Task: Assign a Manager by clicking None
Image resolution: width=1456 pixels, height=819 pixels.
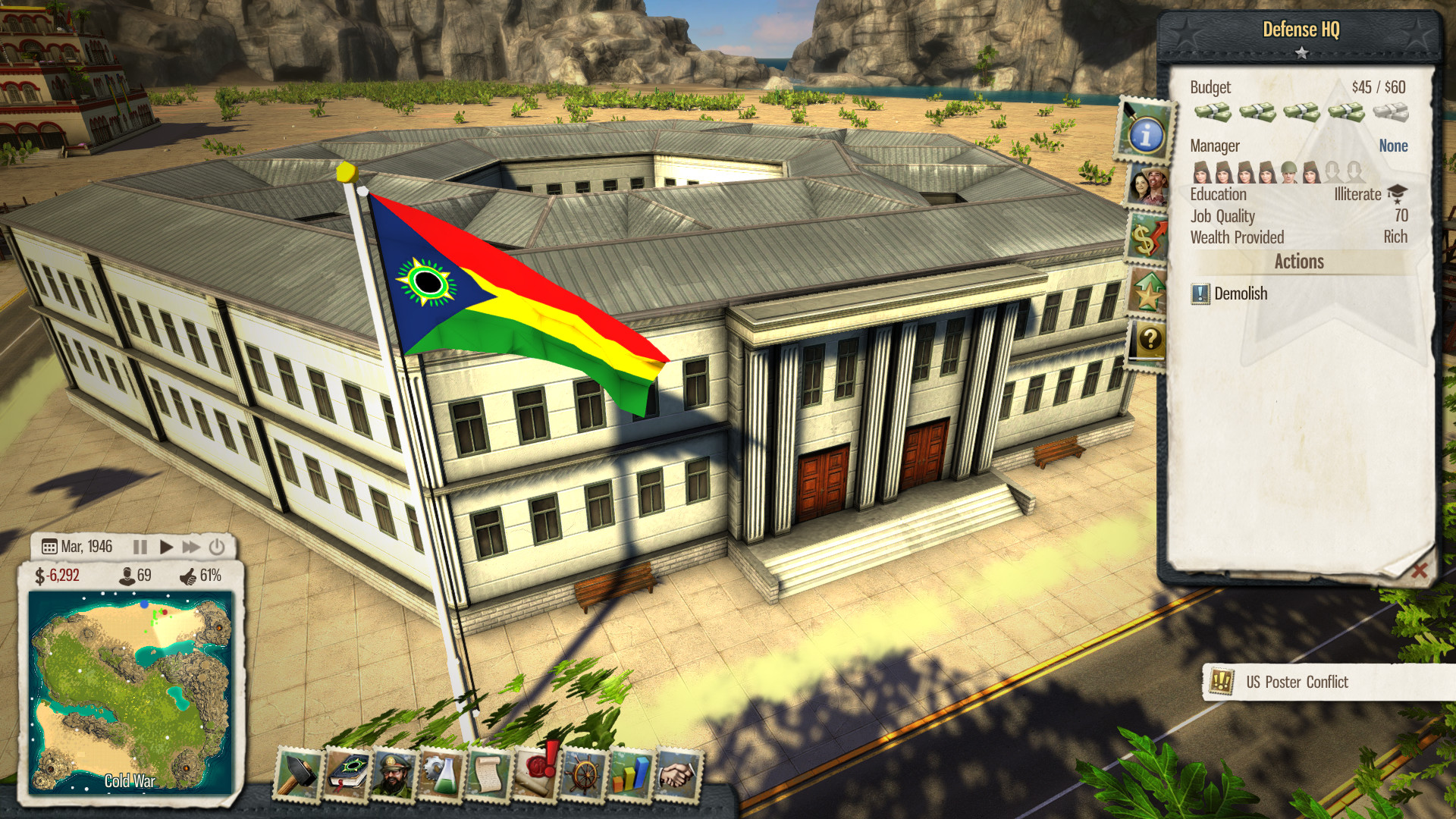Action: coord(1393,146)
